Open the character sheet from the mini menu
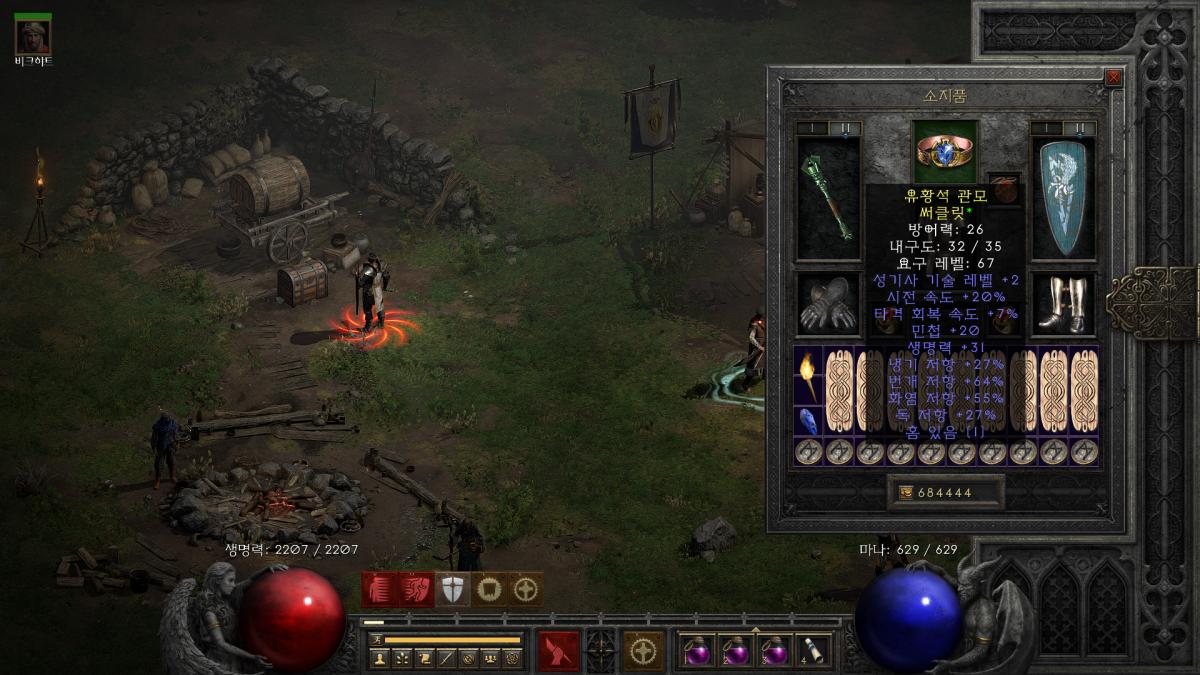This screenshot has width=1200, height=675. pos(379,658)
